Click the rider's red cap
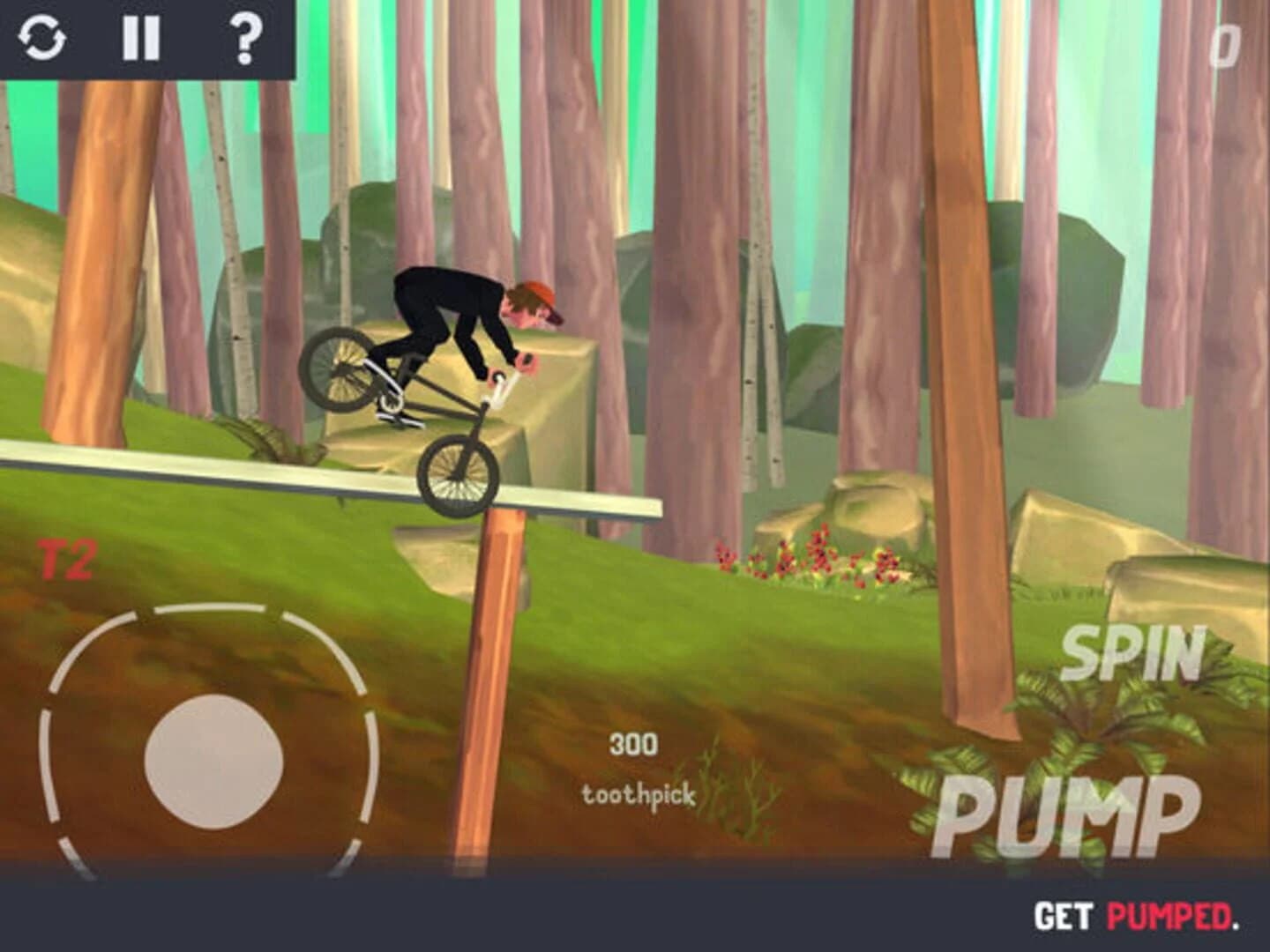The image size is (1270, 952). tap(541, 295)
